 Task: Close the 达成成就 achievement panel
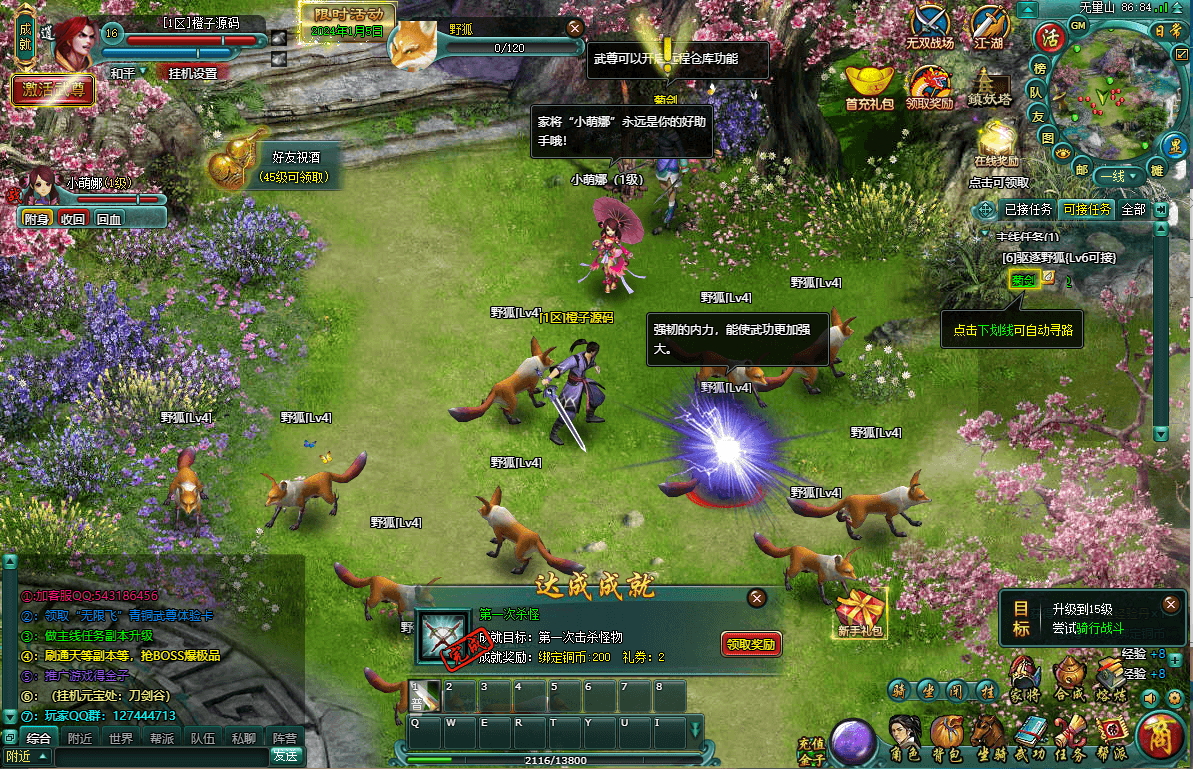point(757,598)
